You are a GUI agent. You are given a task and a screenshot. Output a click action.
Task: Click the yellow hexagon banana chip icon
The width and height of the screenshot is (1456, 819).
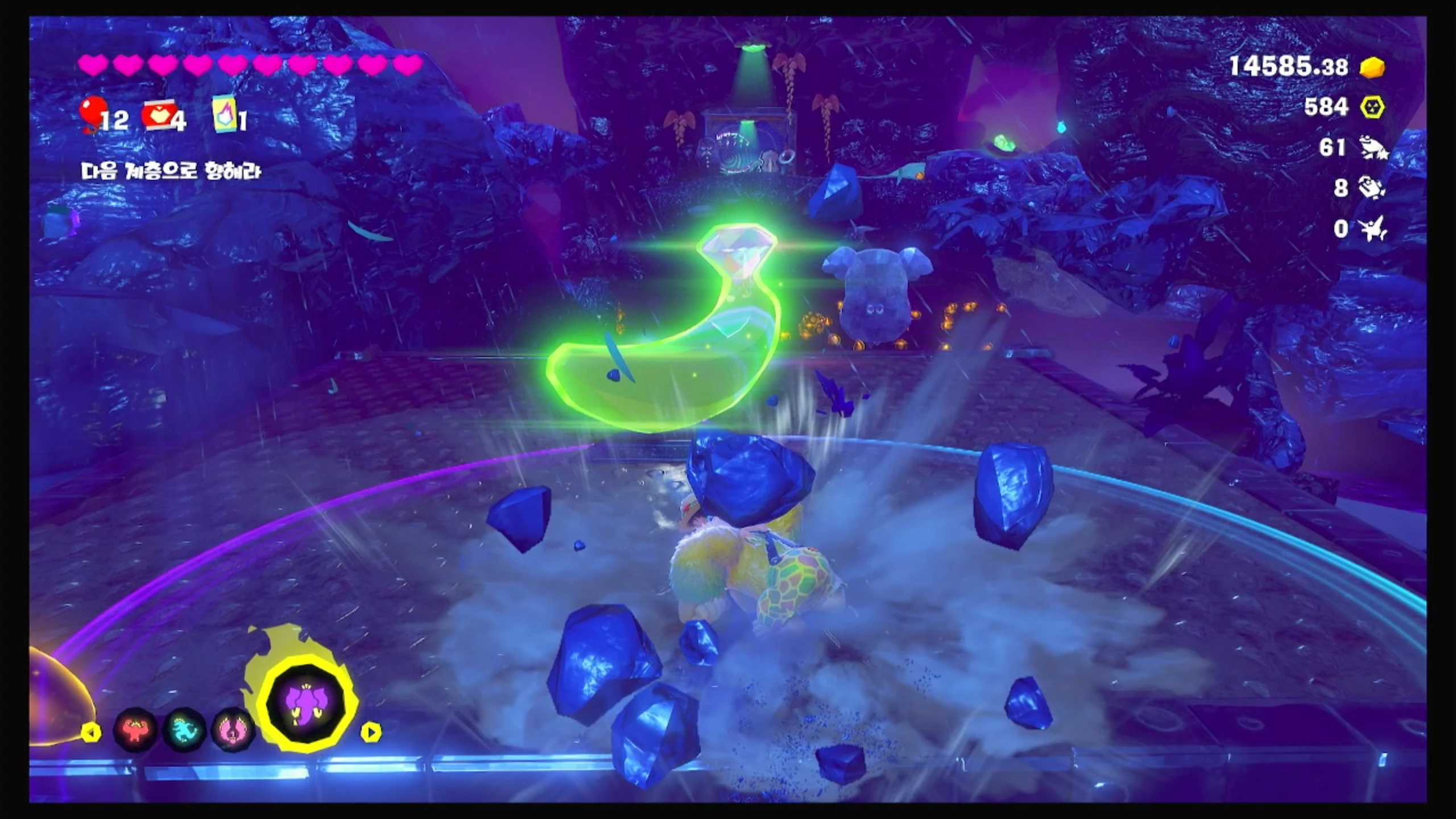click(1372, 107)
